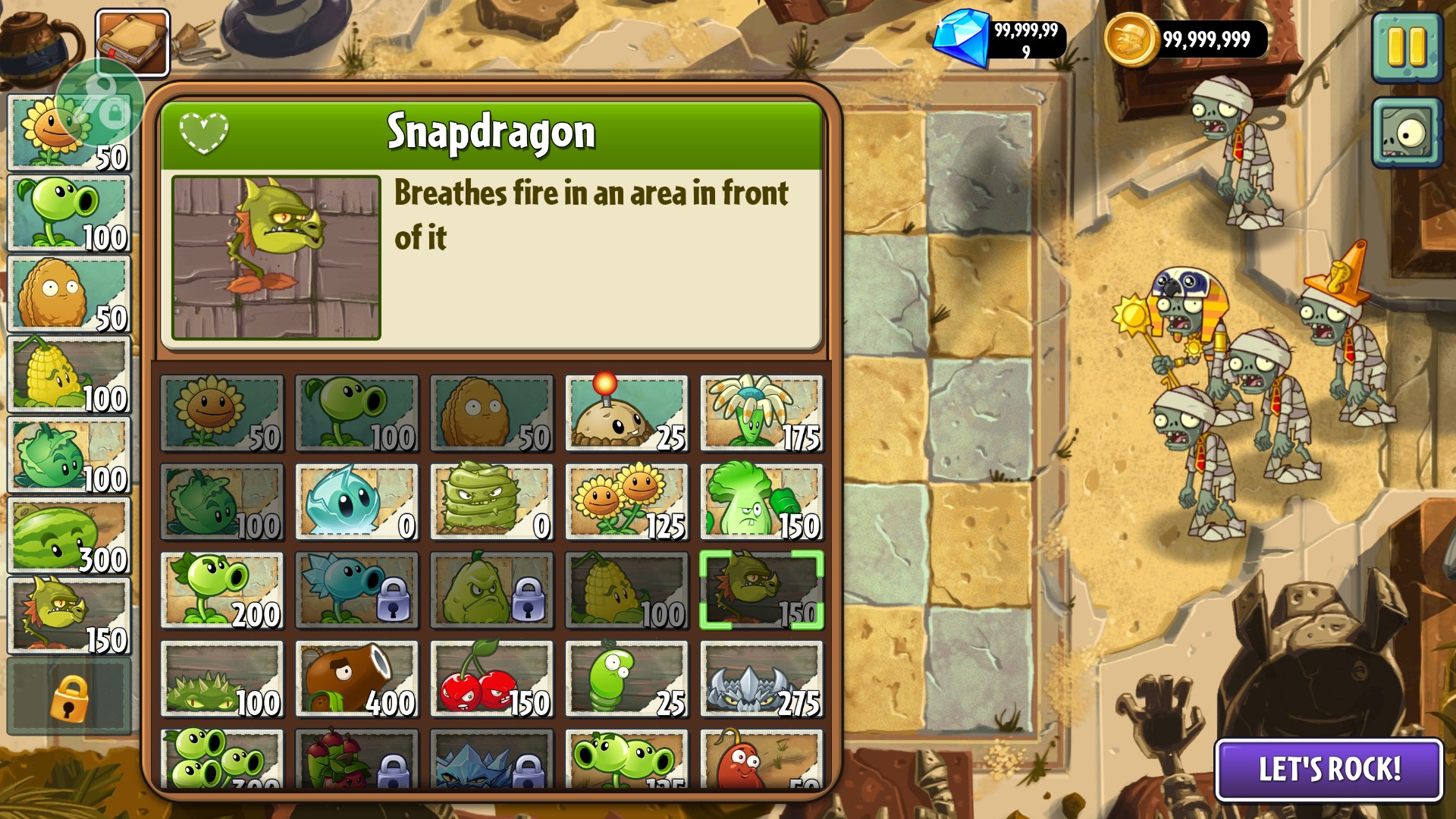This screenshot has width=1456, height=819.
Task: Start the level with Let's Rock
Action: point(1329,769)
